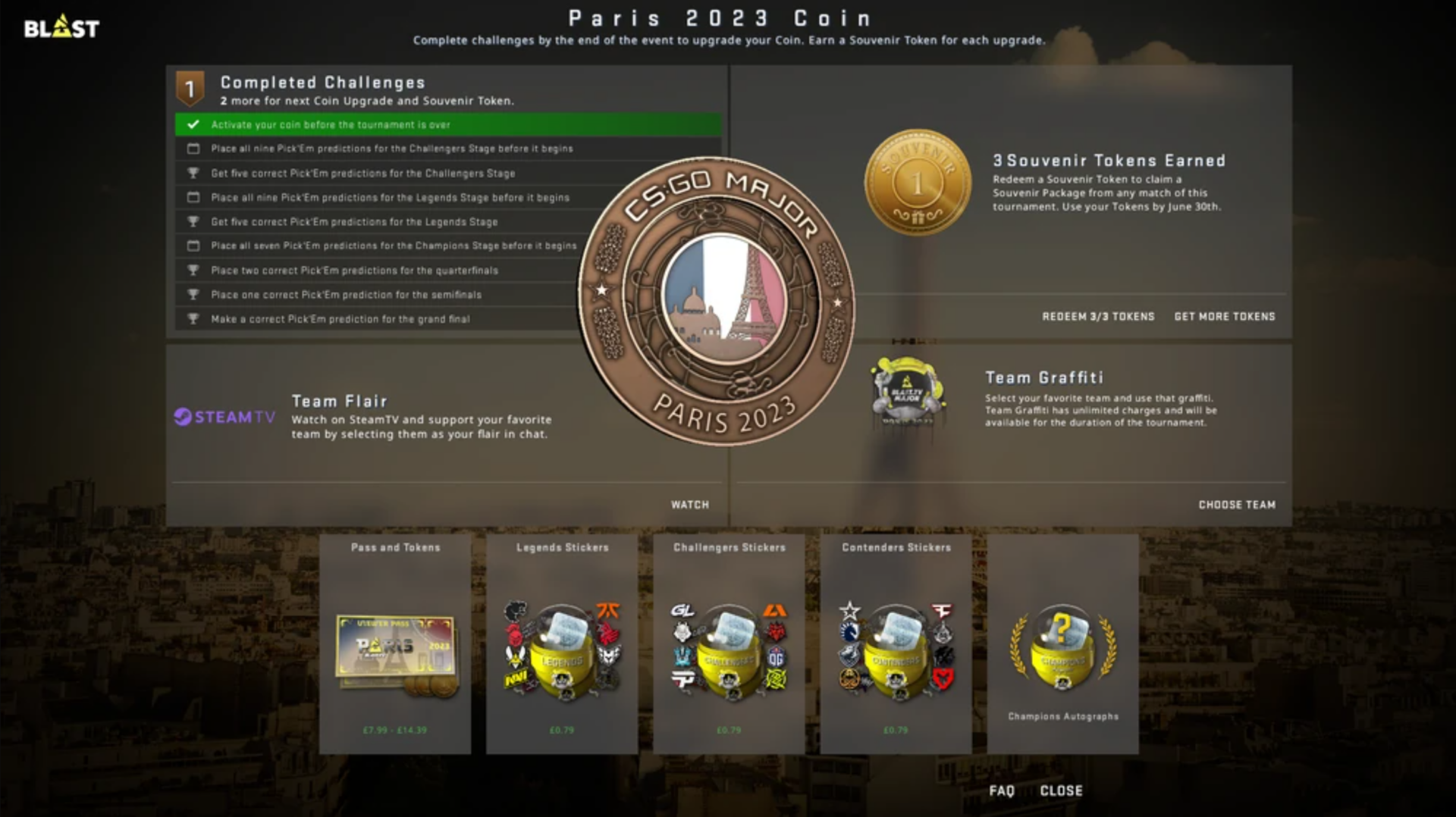
Task: Select the Challengers Stickers capsule
Action: (x=729, y=644)
